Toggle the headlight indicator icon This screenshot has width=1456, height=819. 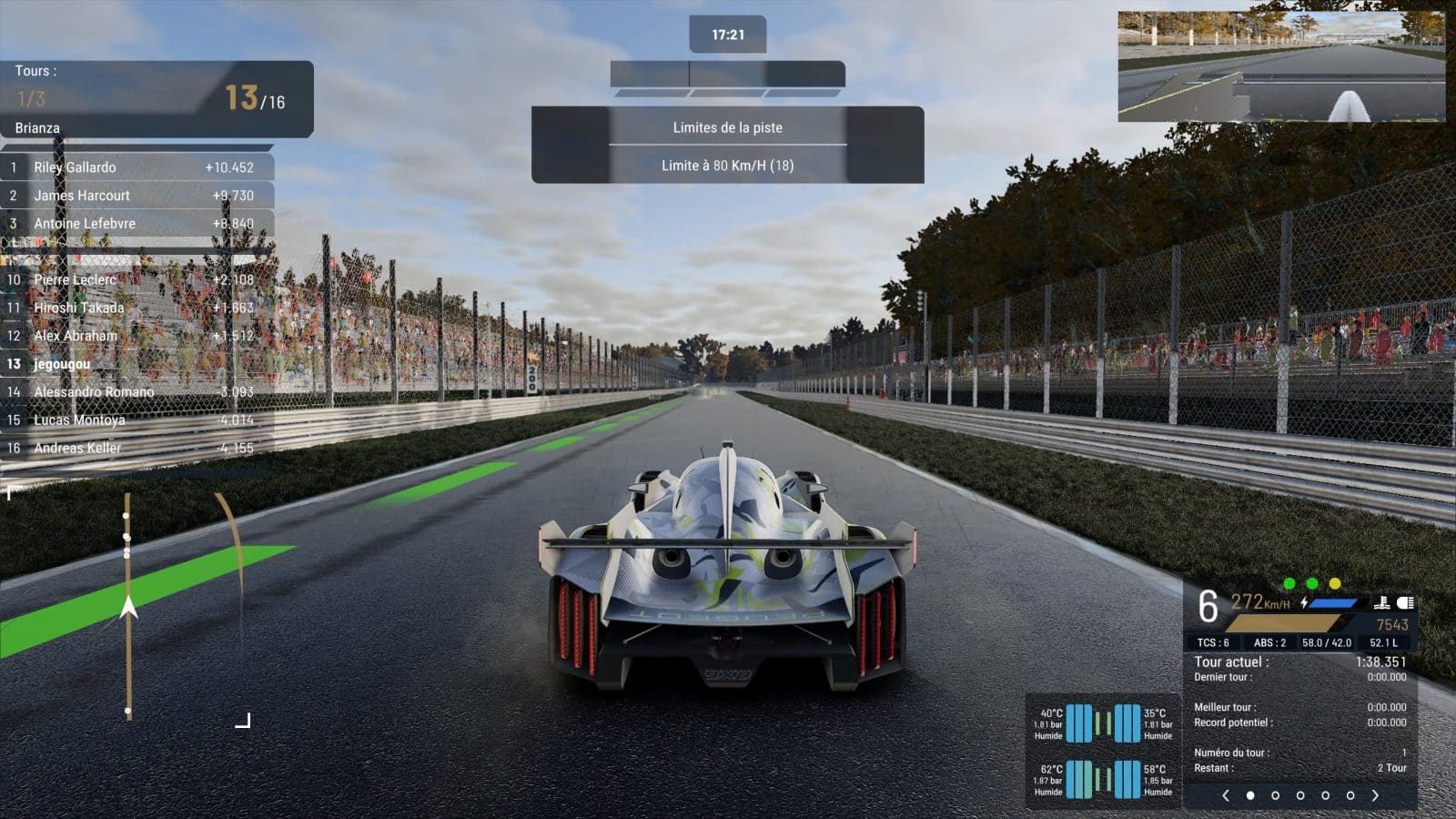[x=1405, y=602]
